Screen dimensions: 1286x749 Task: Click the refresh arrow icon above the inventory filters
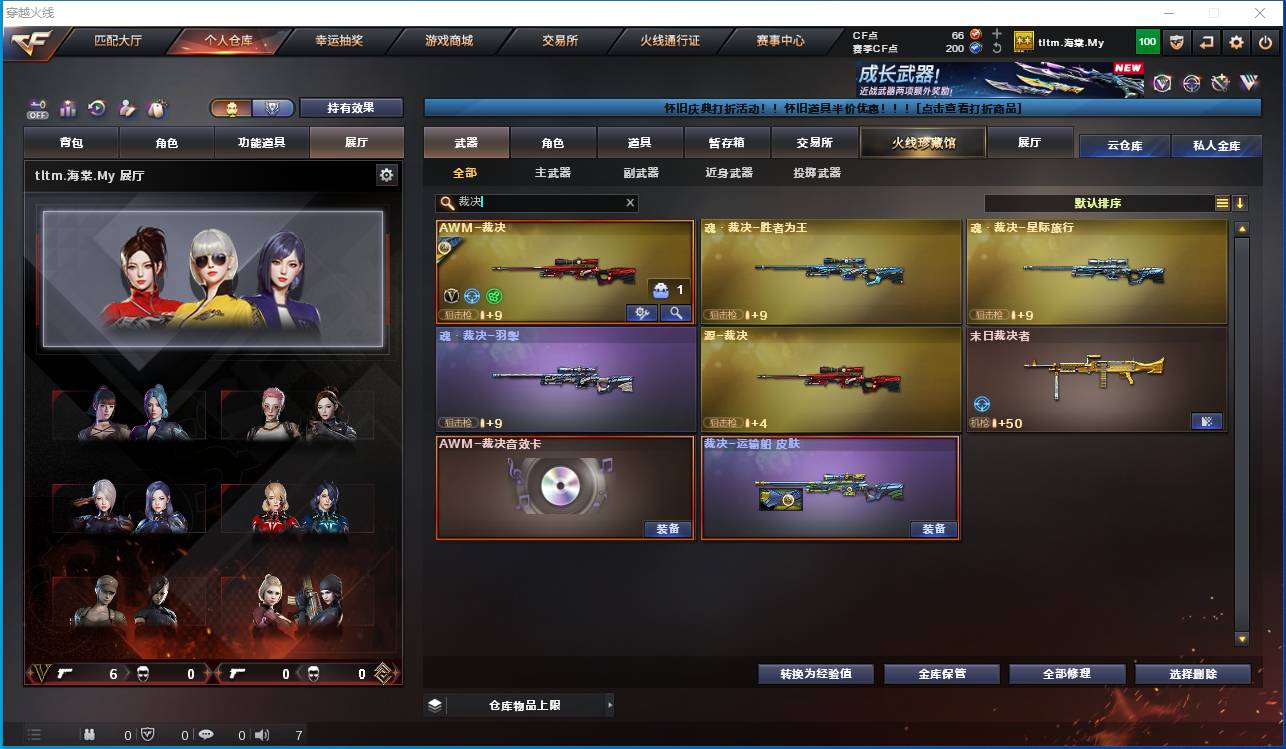pos(96,107)
